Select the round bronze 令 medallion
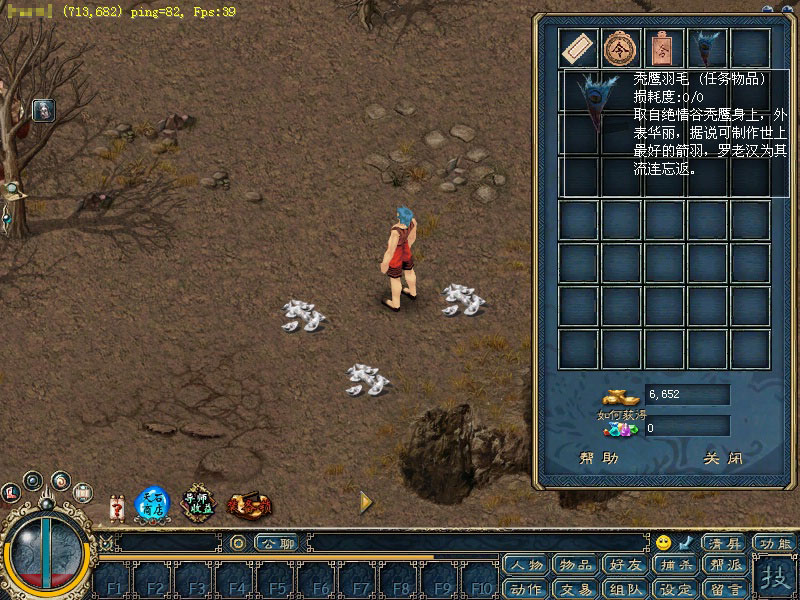This screenshot has height=600, width=800. pos(621,47)
